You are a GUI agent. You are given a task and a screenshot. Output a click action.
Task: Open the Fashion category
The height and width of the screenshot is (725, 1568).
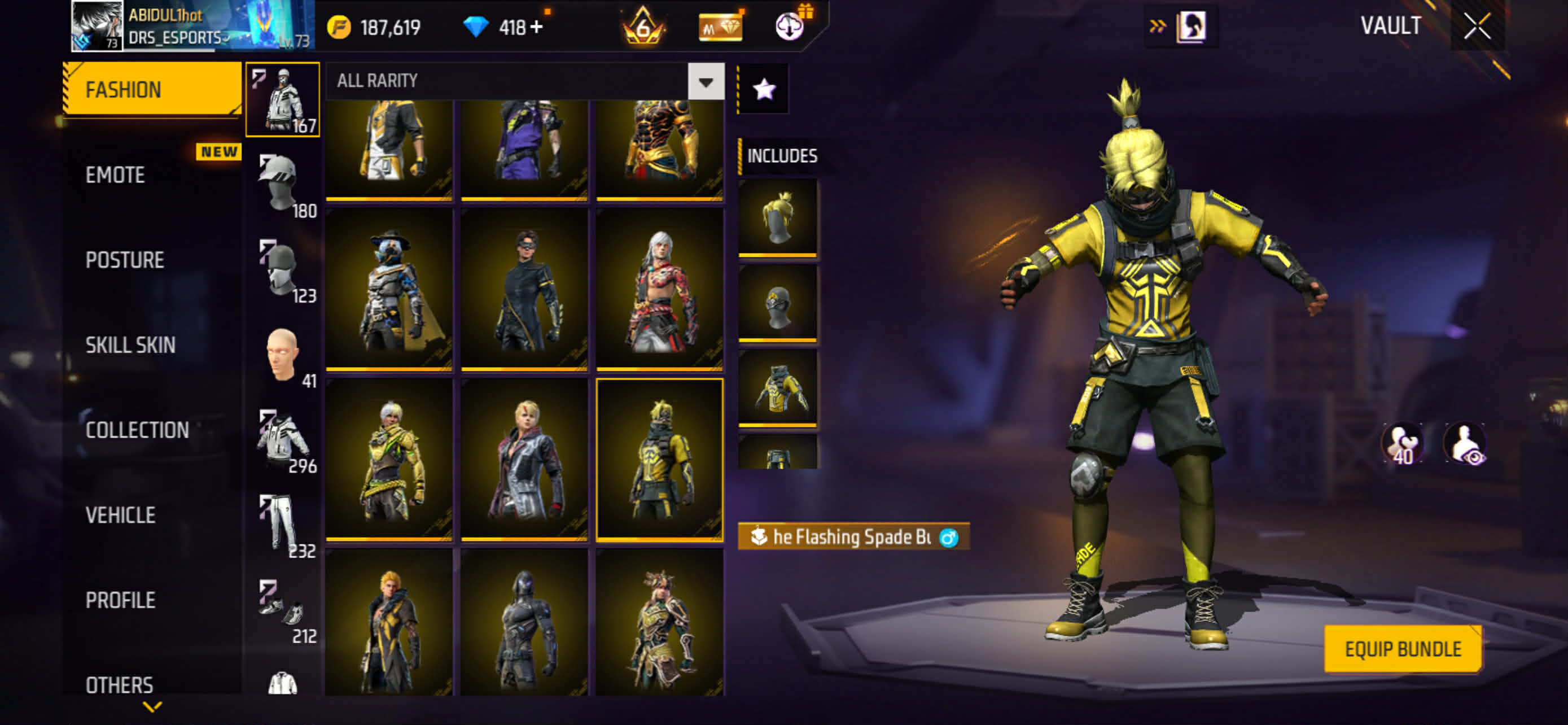click(x=152, y=89)
